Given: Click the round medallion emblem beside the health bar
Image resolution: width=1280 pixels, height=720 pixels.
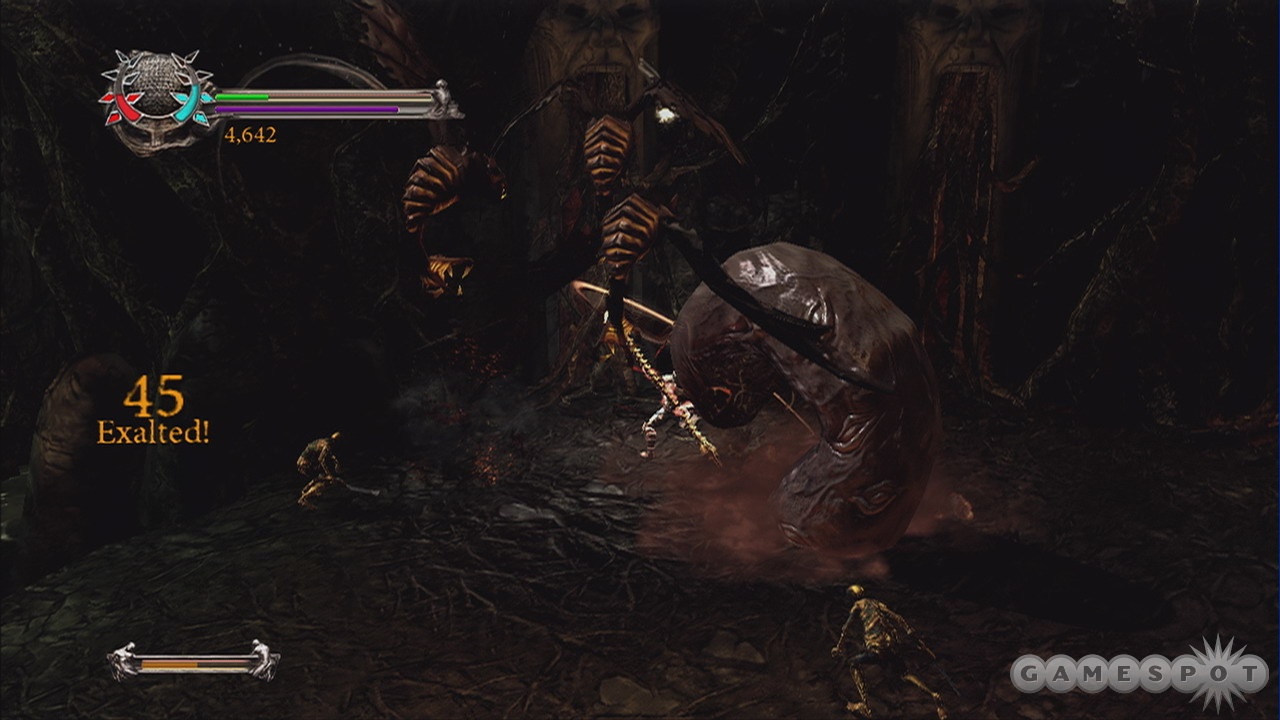Looking at the screenshot, I should pyautogui.click(x=155, y=96).
